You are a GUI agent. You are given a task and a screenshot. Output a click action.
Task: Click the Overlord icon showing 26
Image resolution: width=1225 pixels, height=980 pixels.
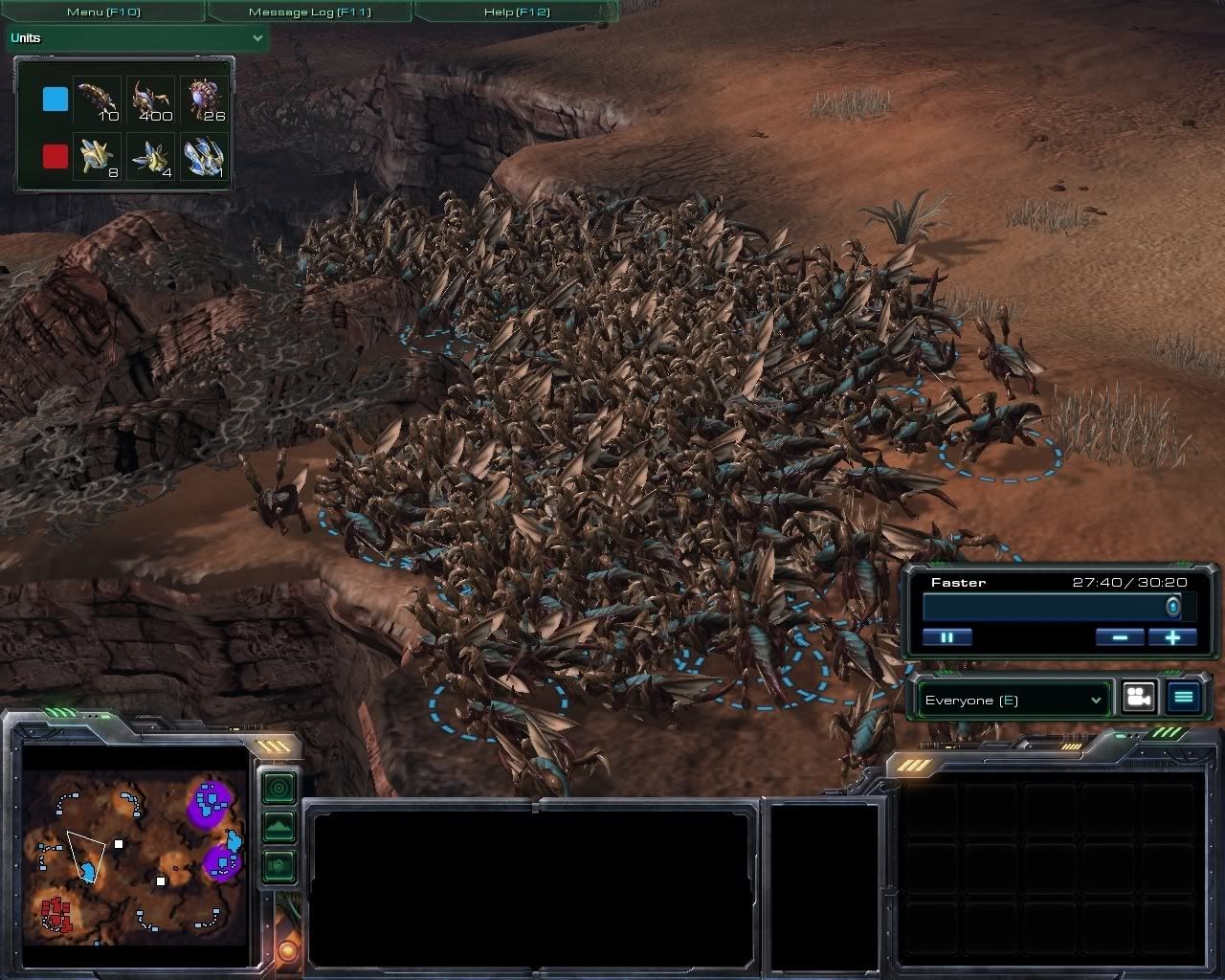coord(204,100)
